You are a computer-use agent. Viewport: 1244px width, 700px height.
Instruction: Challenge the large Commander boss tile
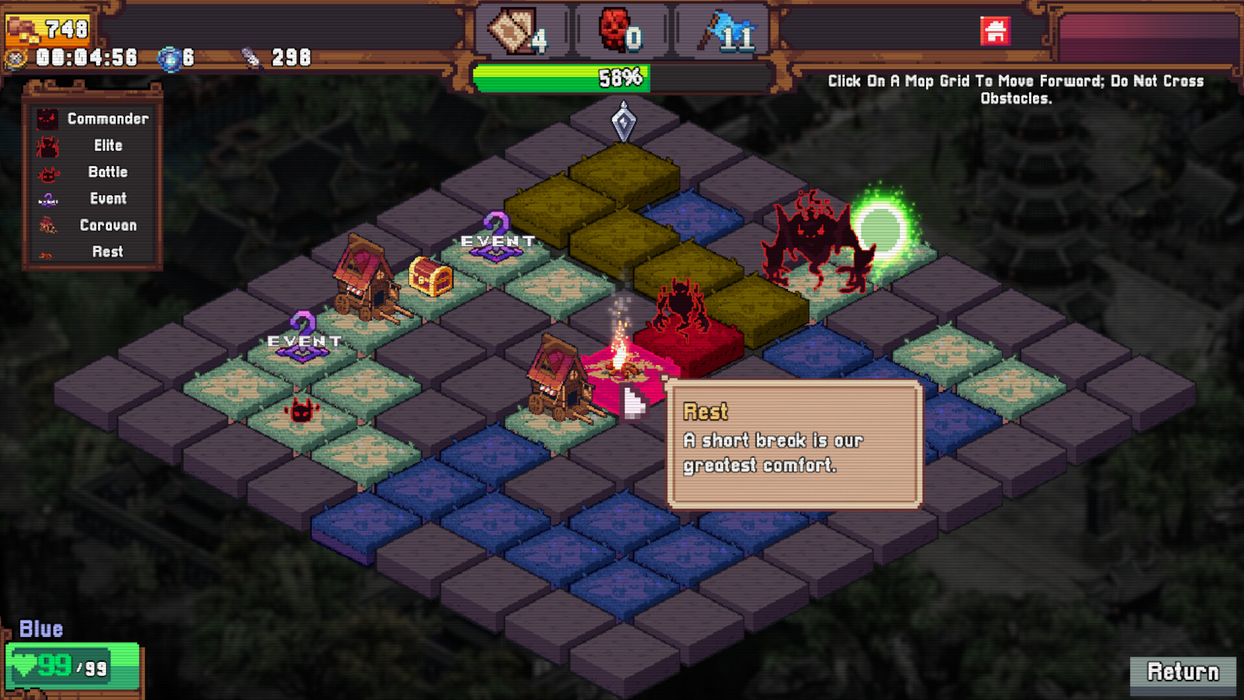[815, 245]
